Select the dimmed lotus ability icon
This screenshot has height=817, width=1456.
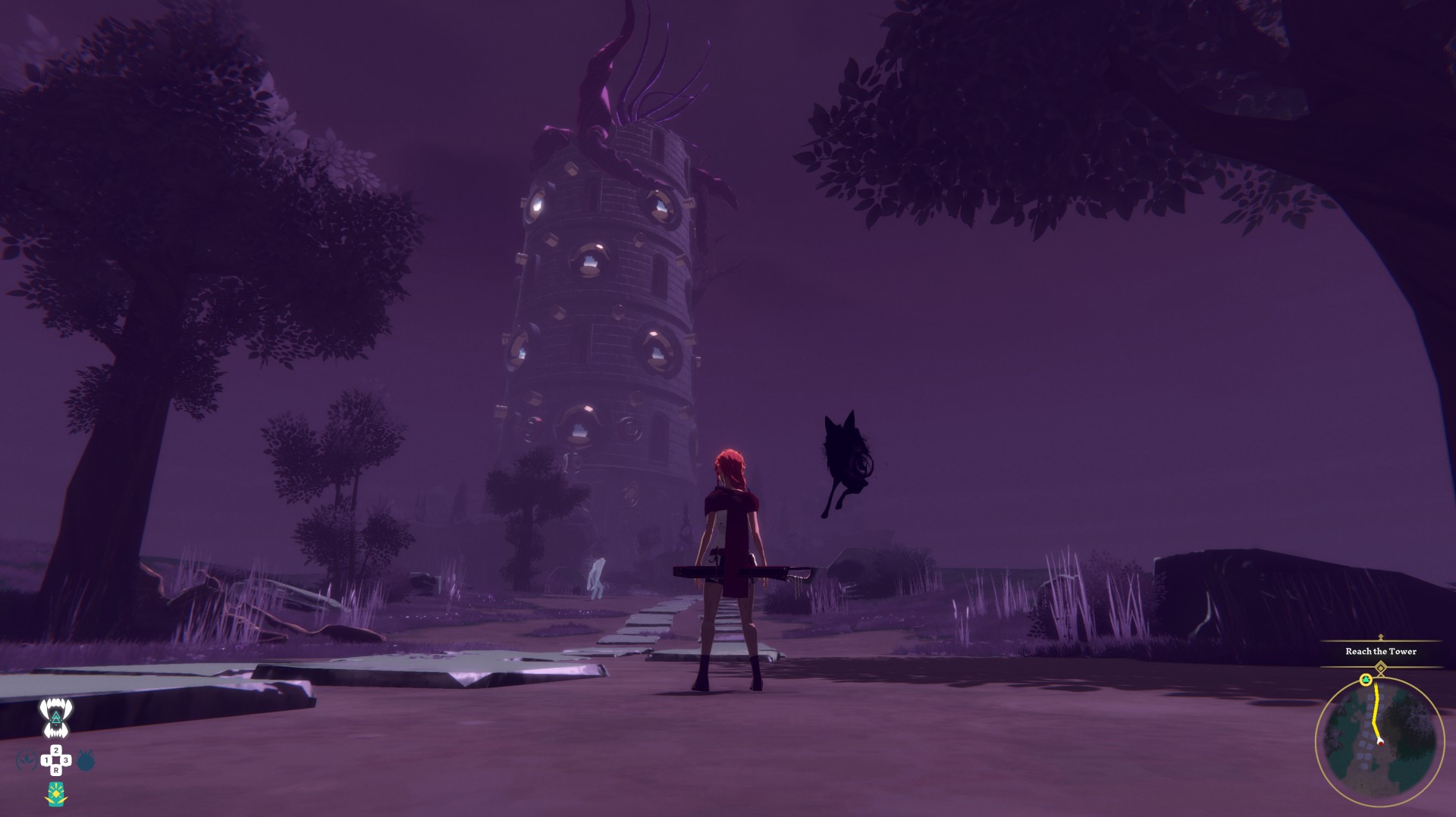point(27,760)
